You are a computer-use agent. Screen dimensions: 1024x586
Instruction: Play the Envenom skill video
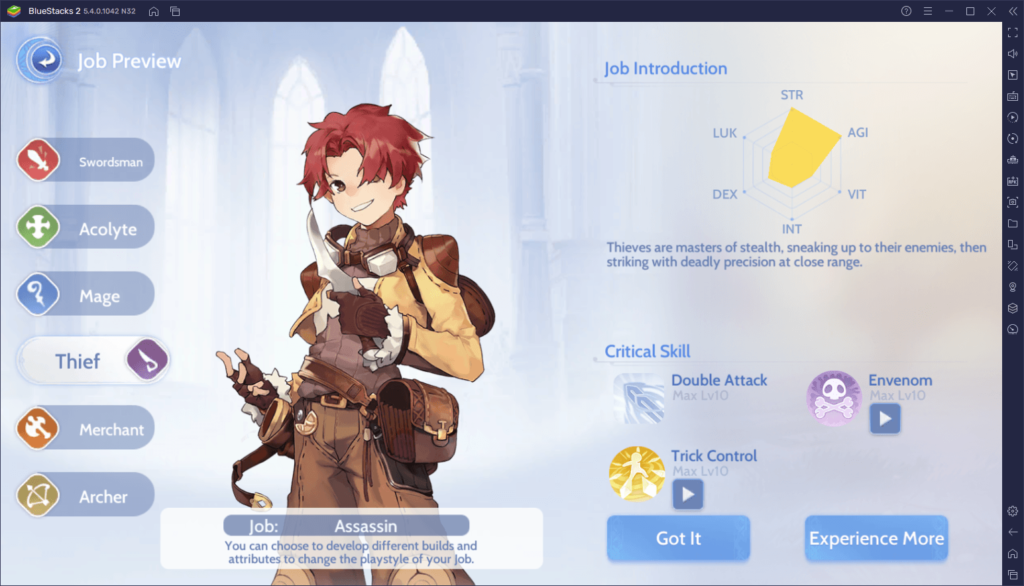pos(885,419)
